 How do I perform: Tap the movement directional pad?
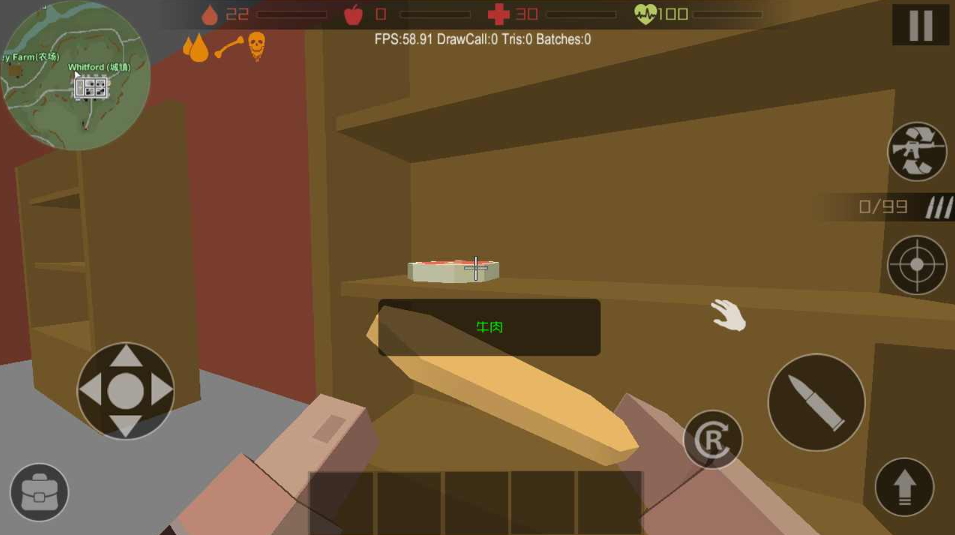pos(126,391)
